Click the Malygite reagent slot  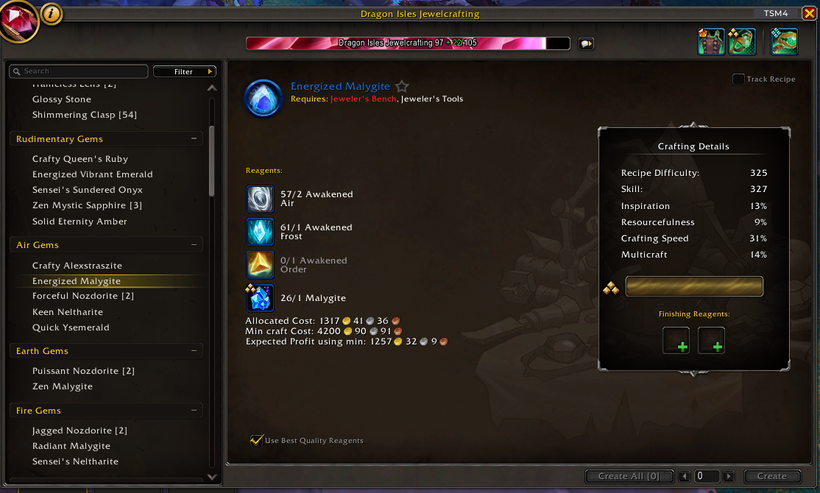click(x=260, y=298)
